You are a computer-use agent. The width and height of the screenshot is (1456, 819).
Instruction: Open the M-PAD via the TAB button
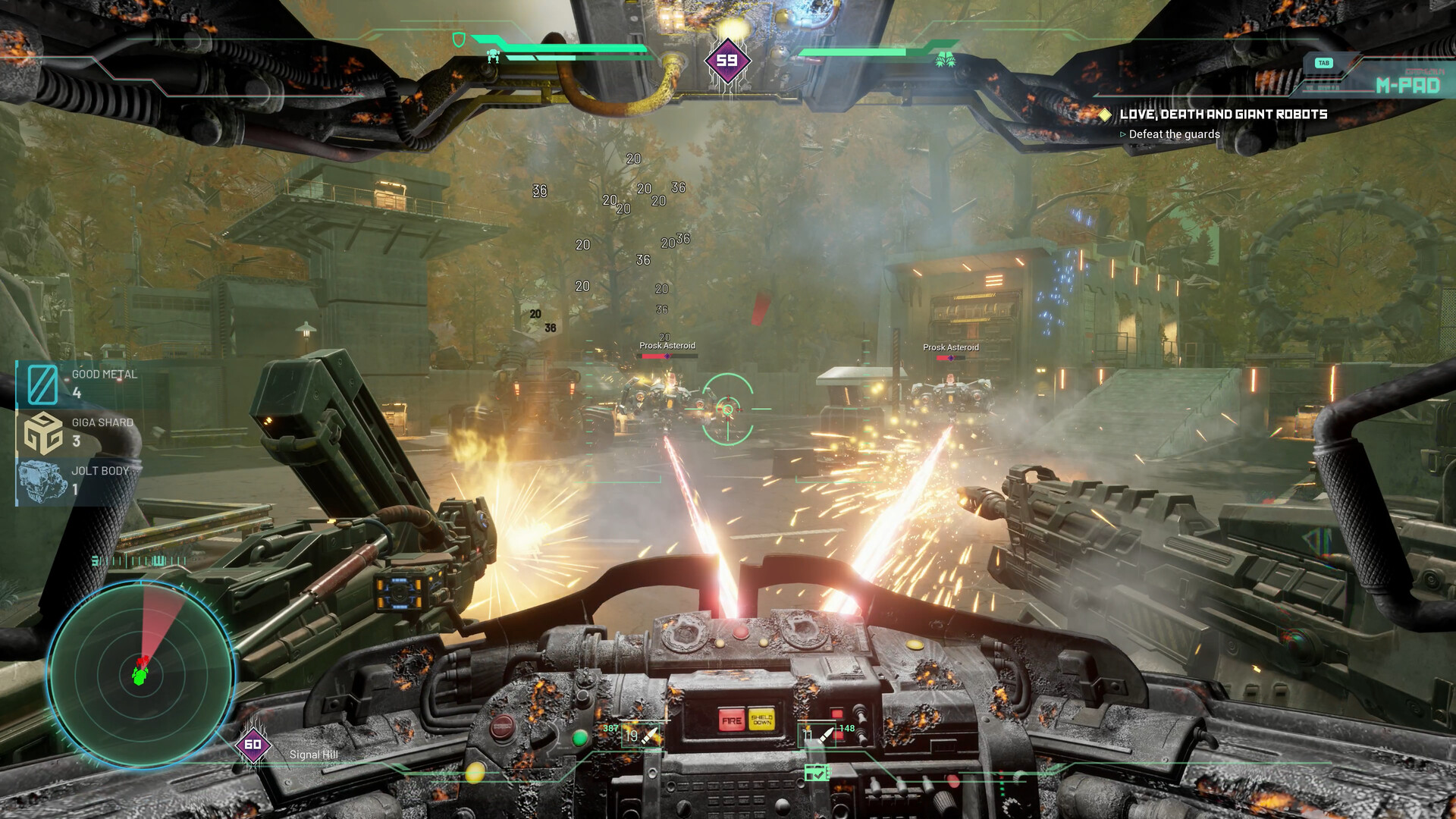[1325, 63]
